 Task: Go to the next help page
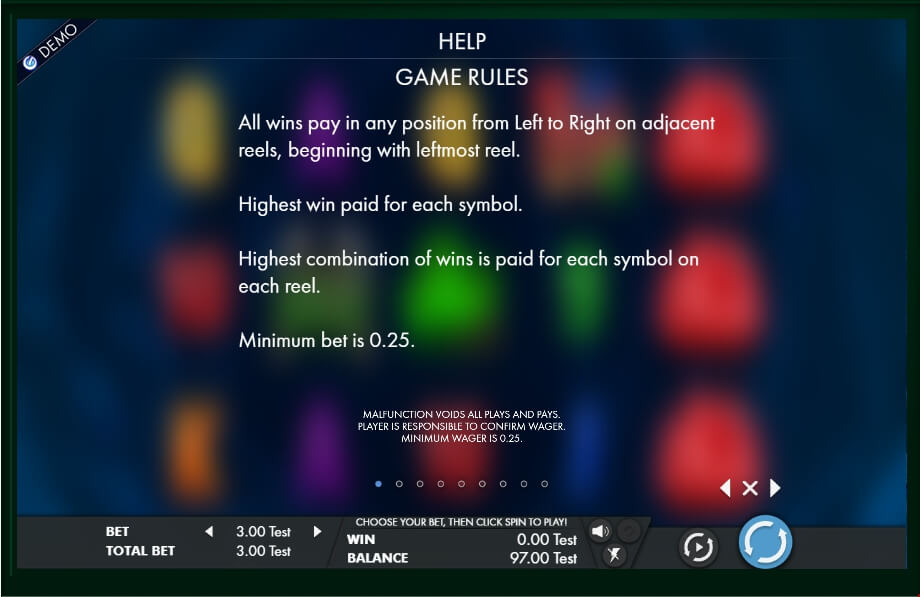point(775,488)
